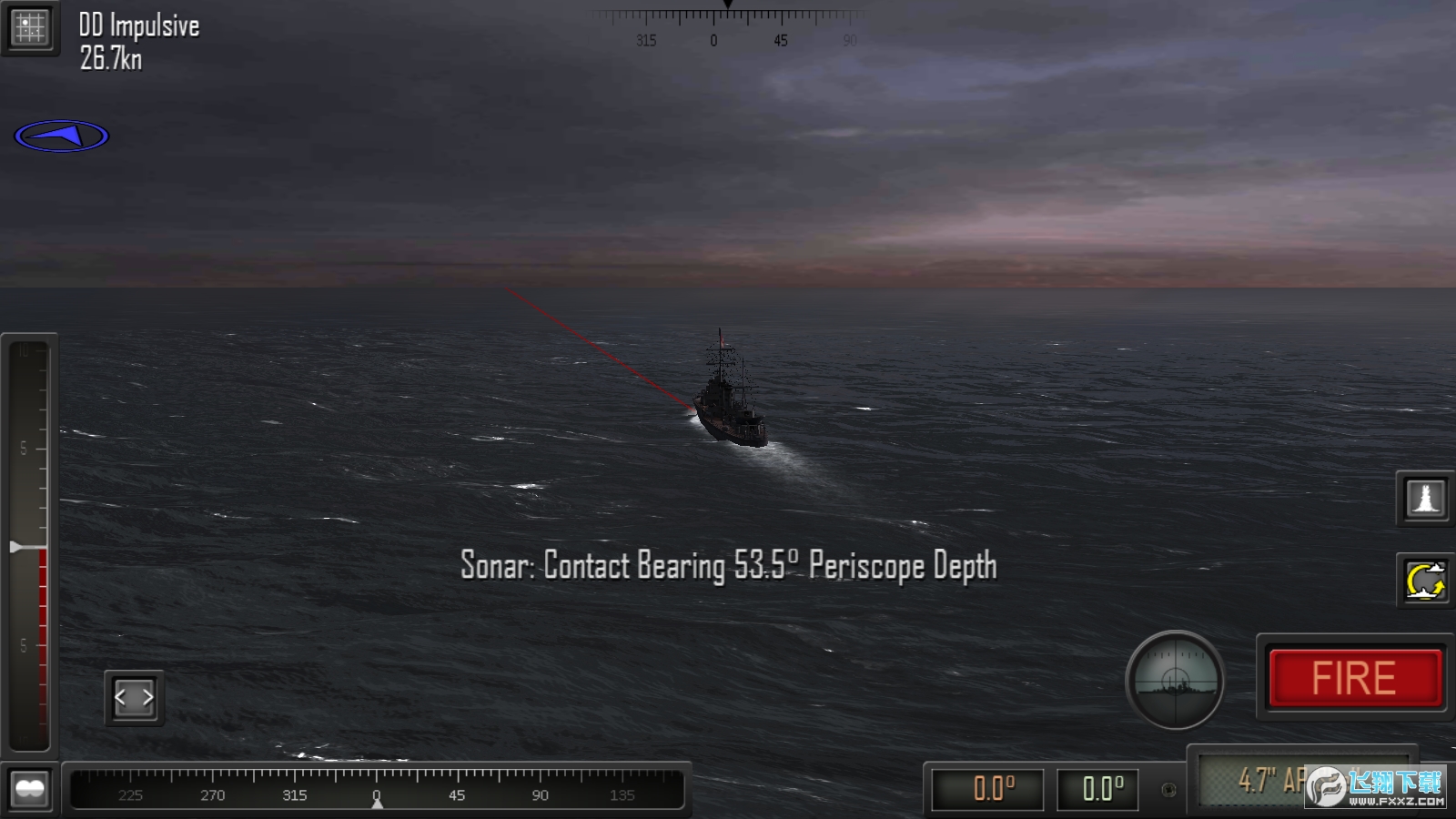
Task: Open the 4.7" AP shell selector
Action: pos(1274,780)
